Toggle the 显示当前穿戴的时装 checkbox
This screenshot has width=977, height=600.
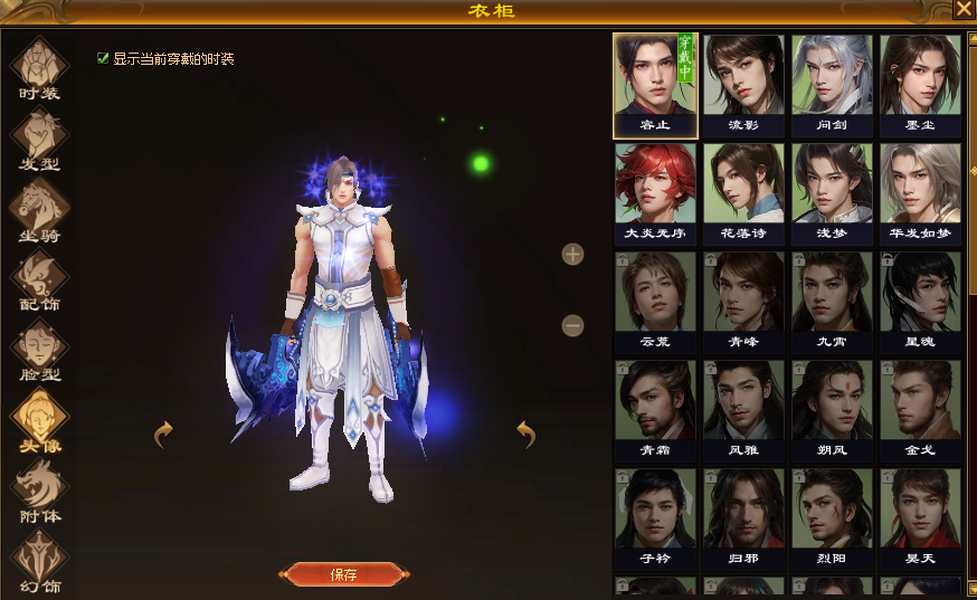click(x=103, y=59)
